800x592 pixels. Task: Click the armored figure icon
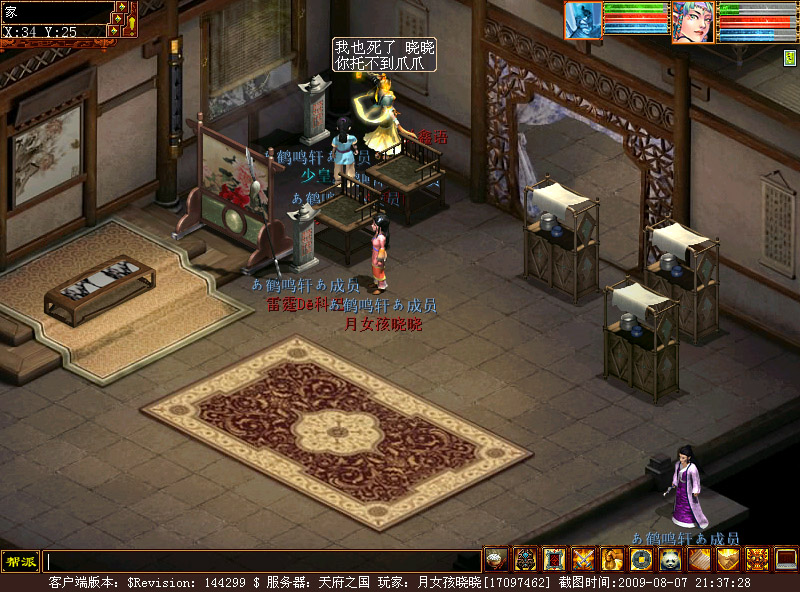[525, 560]
